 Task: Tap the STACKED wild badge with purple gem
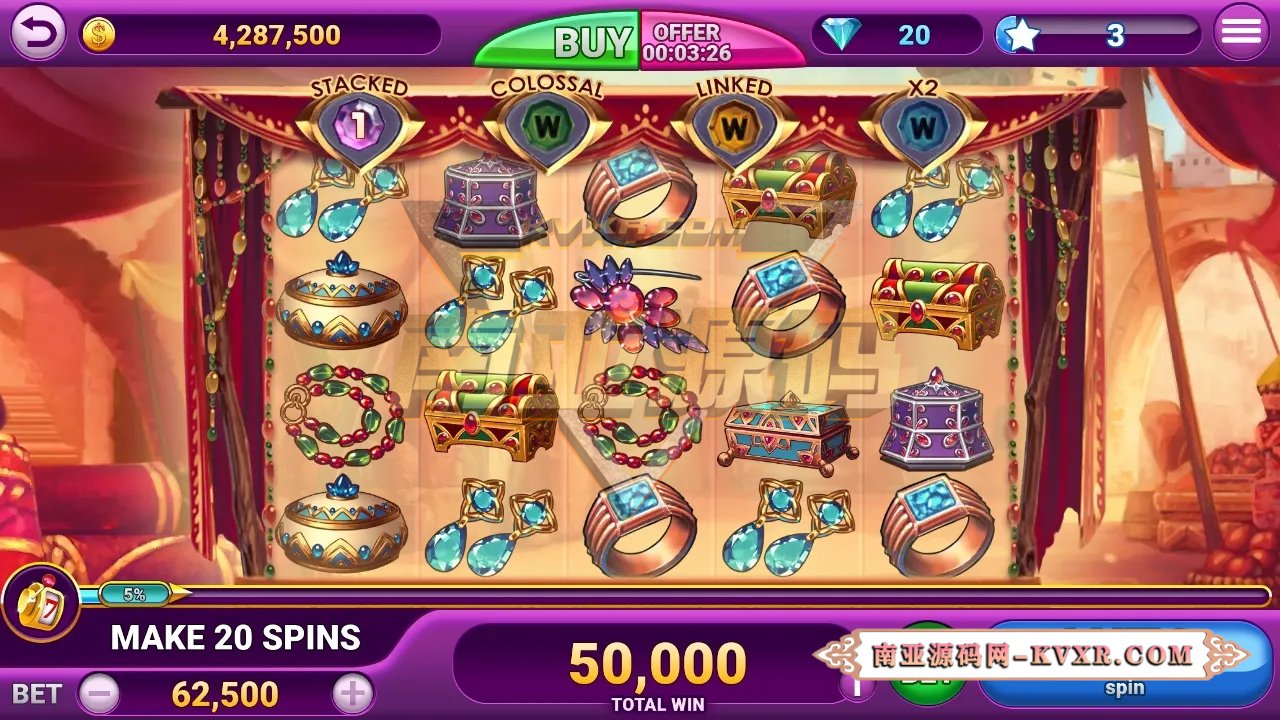358,122
